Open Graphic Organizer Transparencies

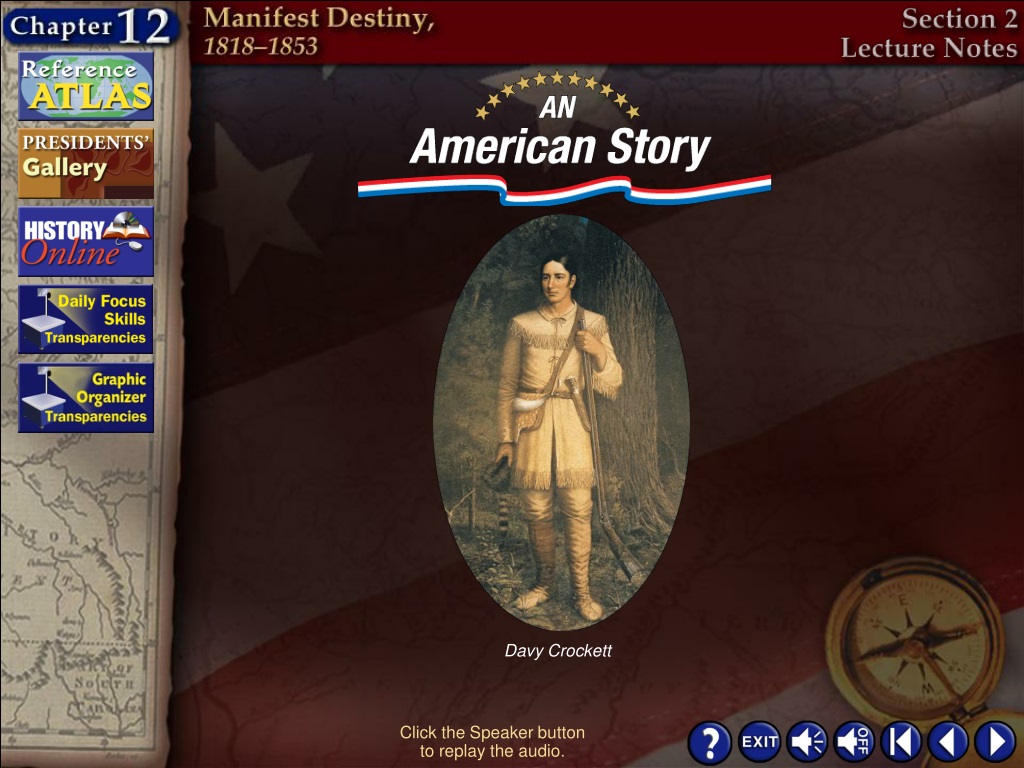(x=86, y=397)
